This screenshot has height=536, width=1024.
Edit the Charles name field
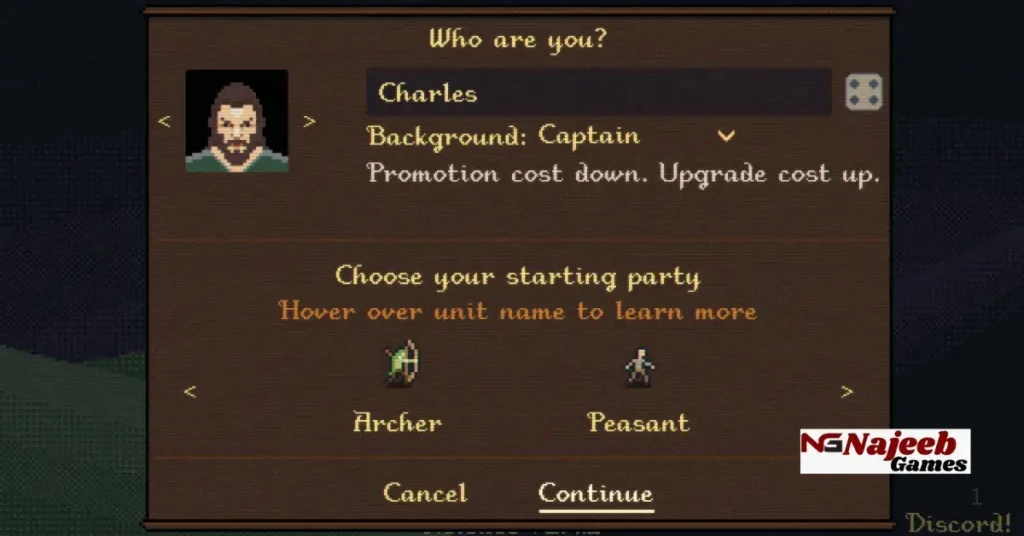(598, 93)
